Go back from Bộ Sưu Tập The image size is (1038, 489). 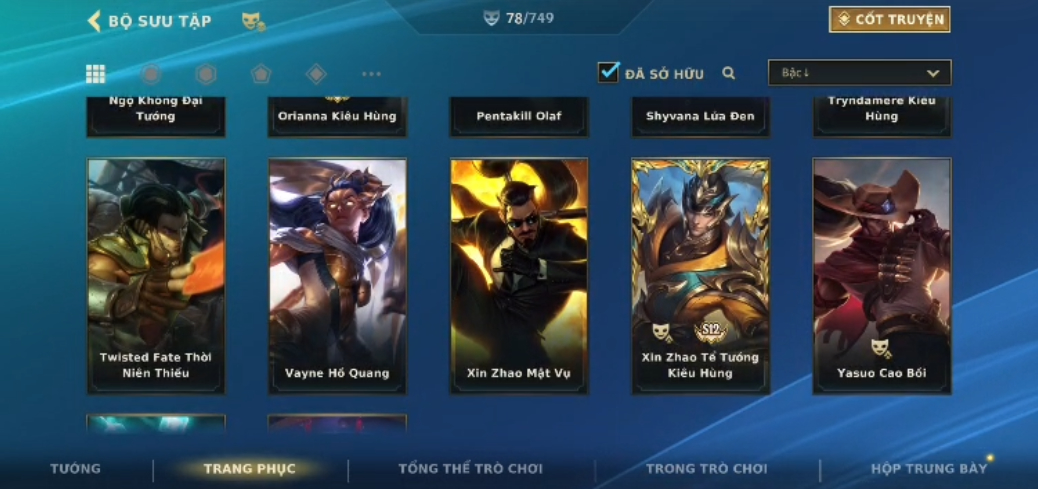pos(94,21)
